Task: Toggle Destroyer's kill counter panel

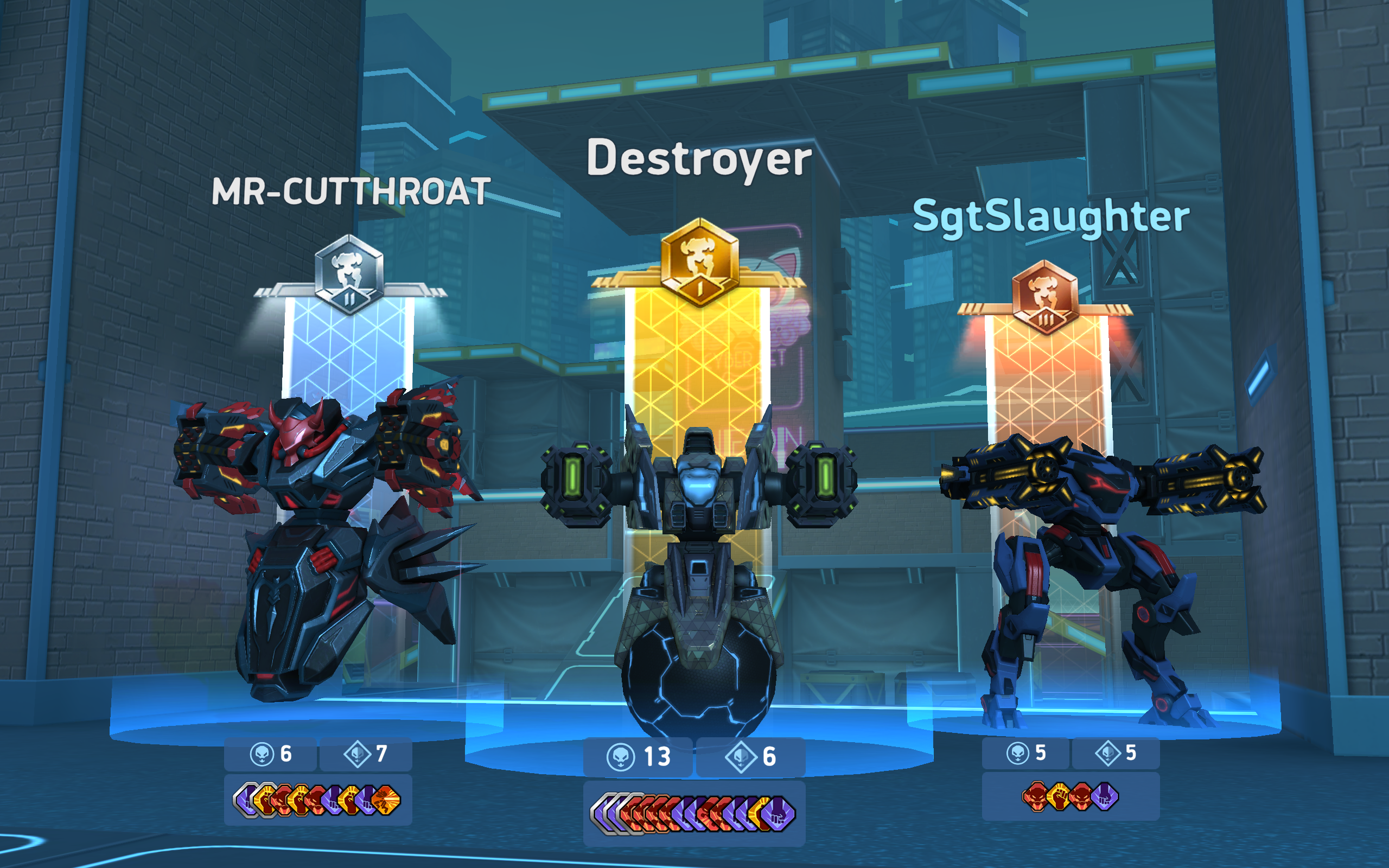Action: pos(637,757)
